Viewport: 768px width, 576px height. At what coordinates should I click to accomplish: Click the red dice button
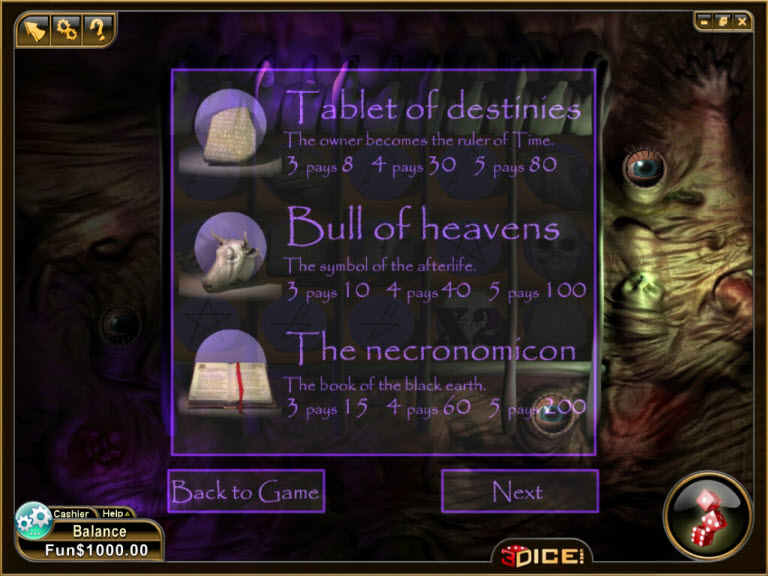708,516
